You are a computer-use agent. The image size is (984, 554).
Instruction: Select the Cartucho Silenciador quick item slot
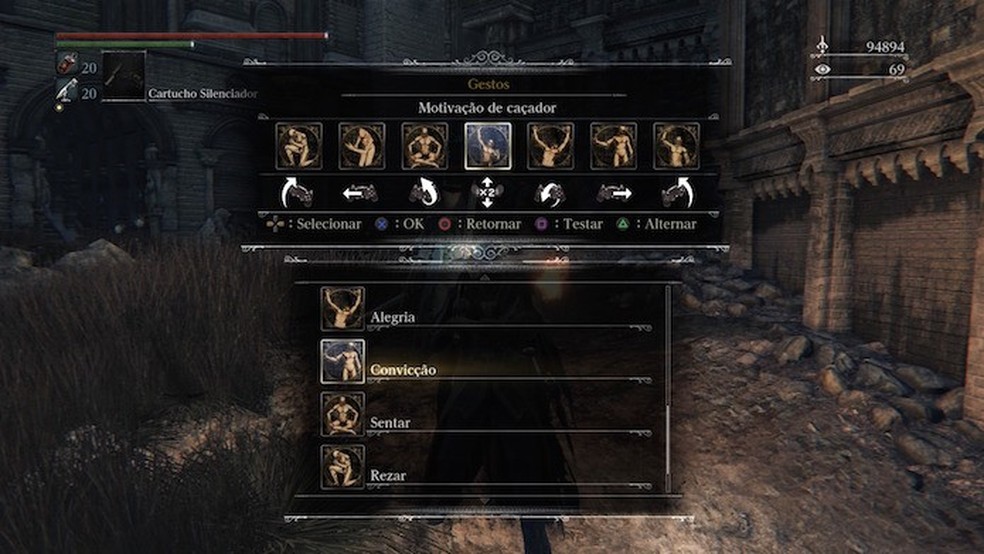(x=124, y=76)
